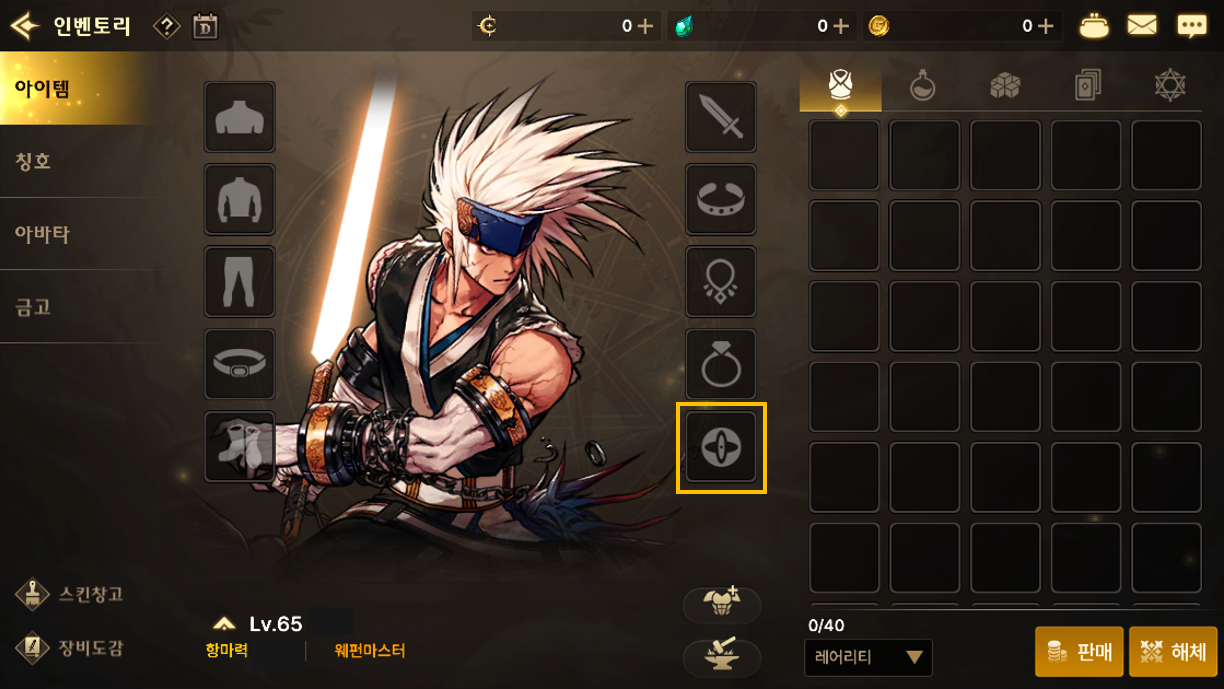Screen dimensions: 1224x689
Task: Choose the necklace equipment slot
Action: [x=720, y=282]
